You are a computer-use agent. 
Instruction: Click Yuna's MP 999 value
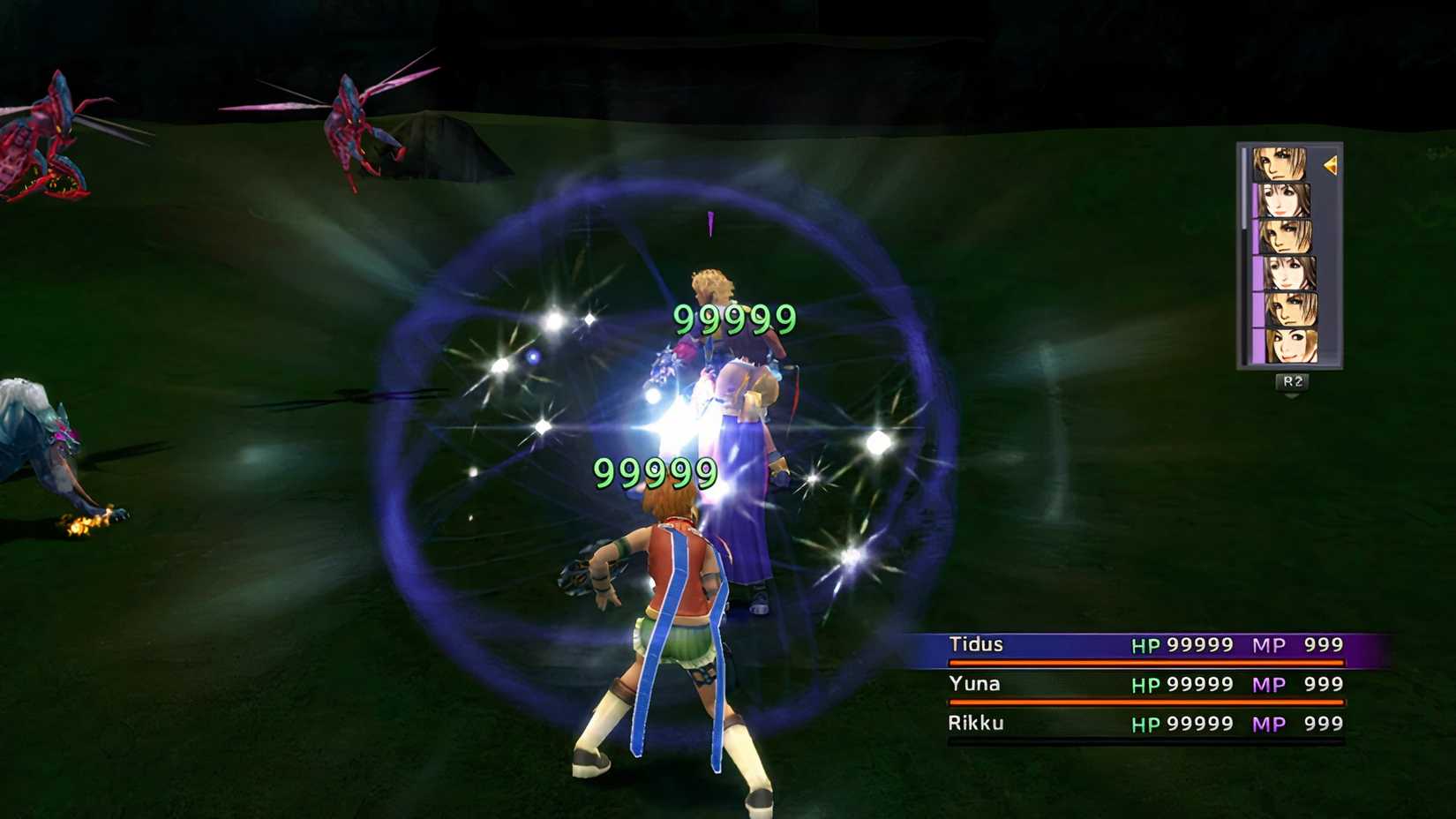pos(1321,685)
